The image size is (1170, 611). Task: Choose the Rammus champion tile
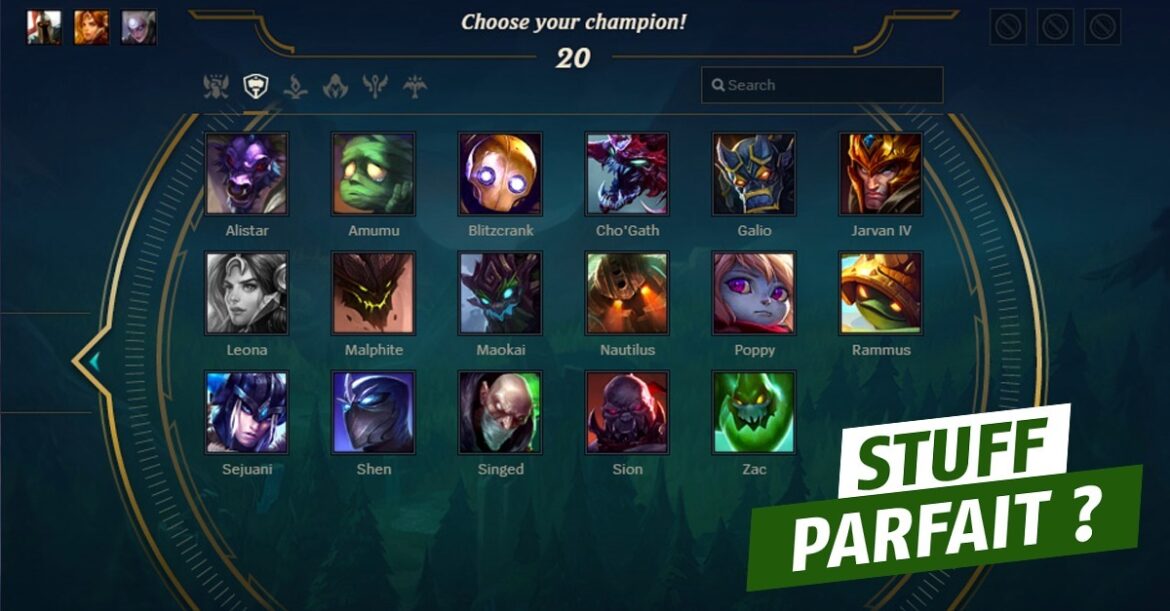[880, 293]
